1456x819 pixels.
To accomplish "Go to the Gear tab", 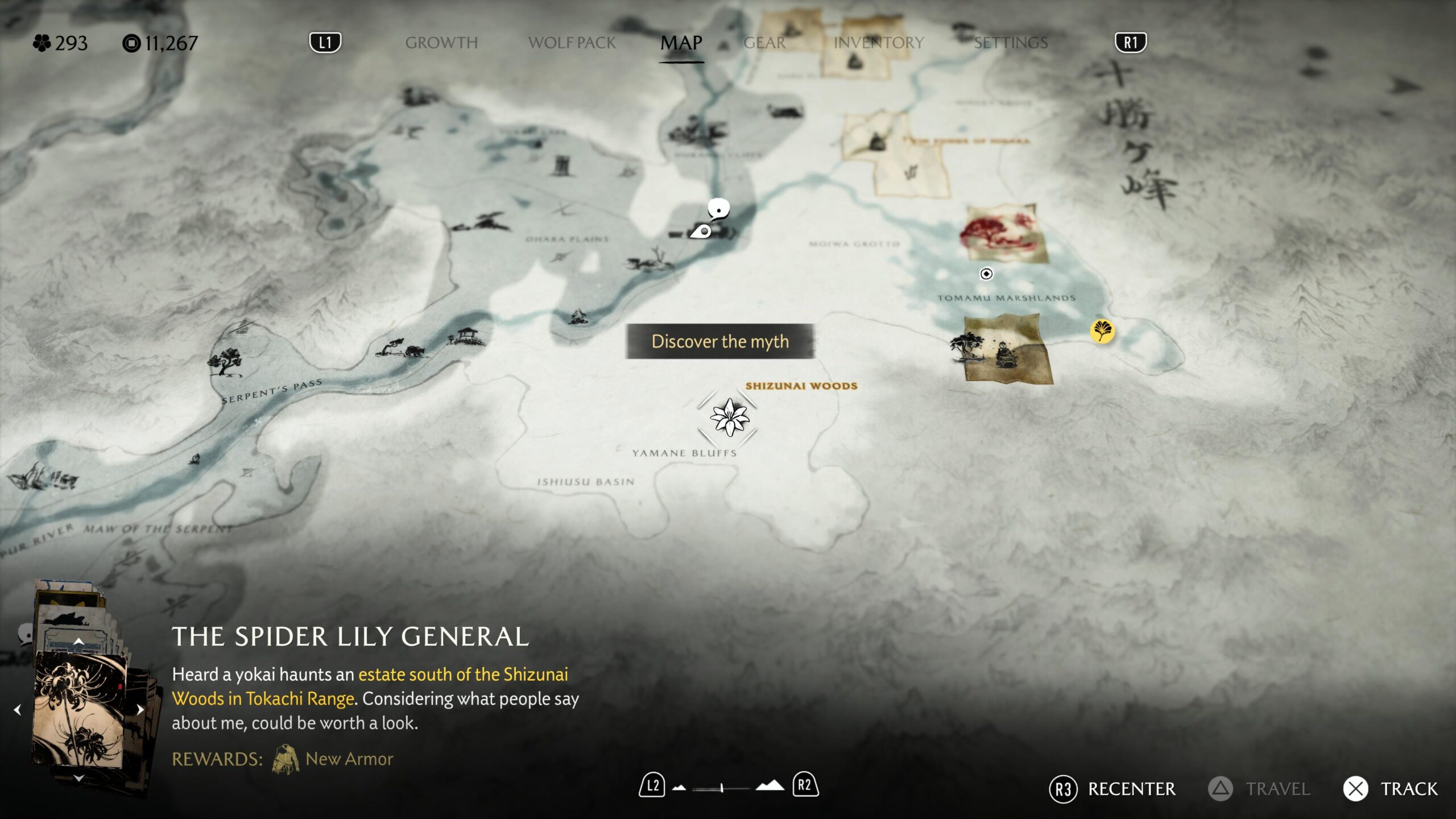I will (x=764, y=43).
